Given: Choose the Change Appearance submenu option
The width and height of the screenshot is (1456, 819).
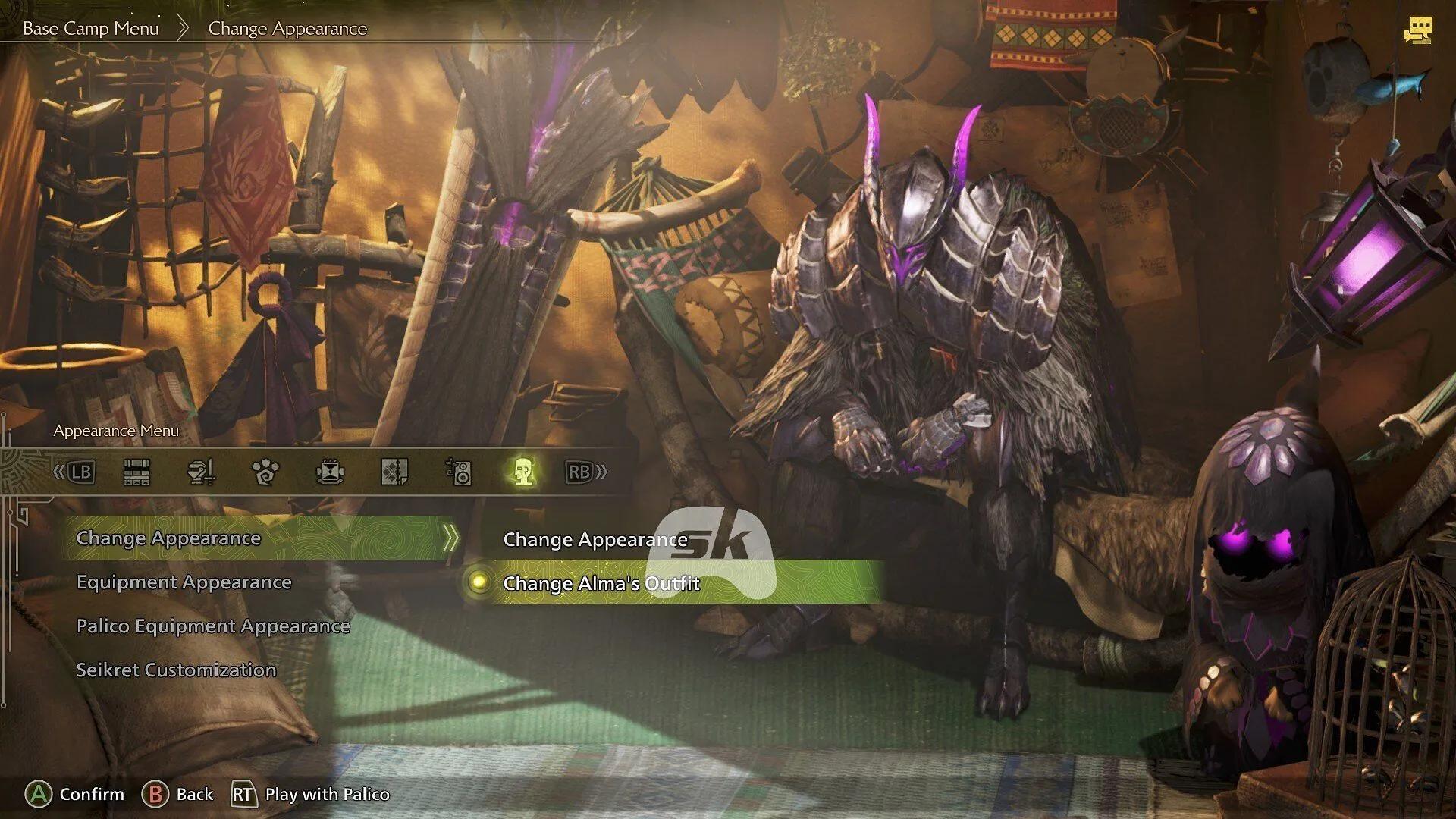Looking at the screenshot, I should pyautogui.click(x=595, y=540).
